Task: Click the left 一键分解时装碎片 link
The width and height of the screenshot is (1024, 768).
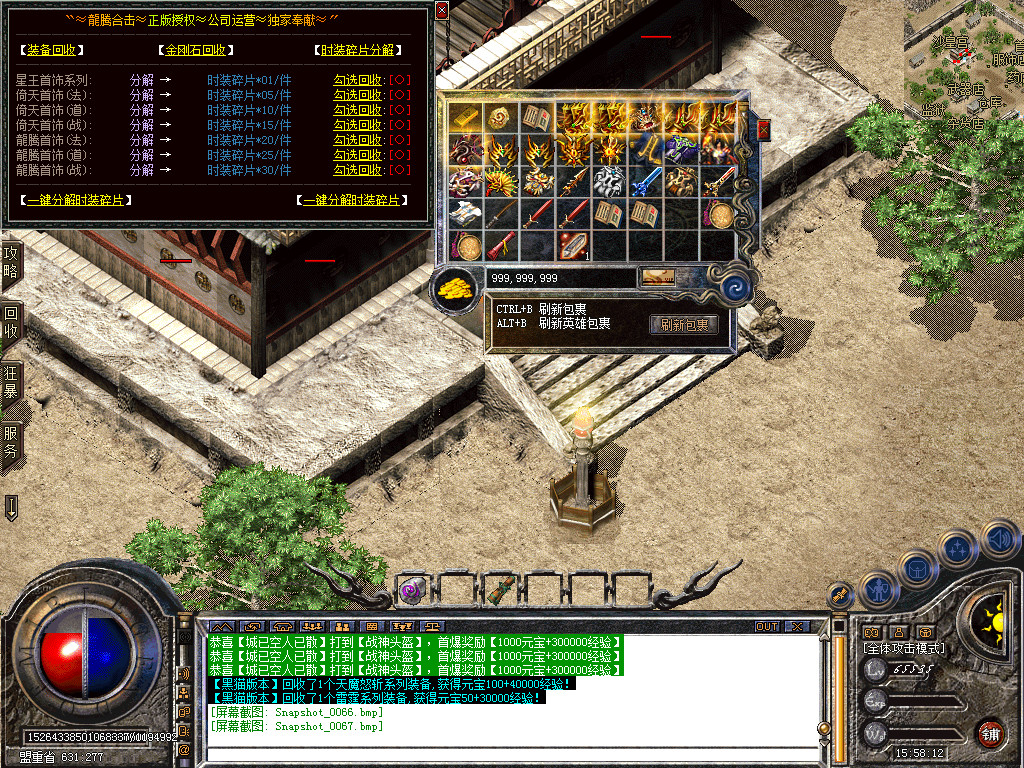Action: pos(75,200)
